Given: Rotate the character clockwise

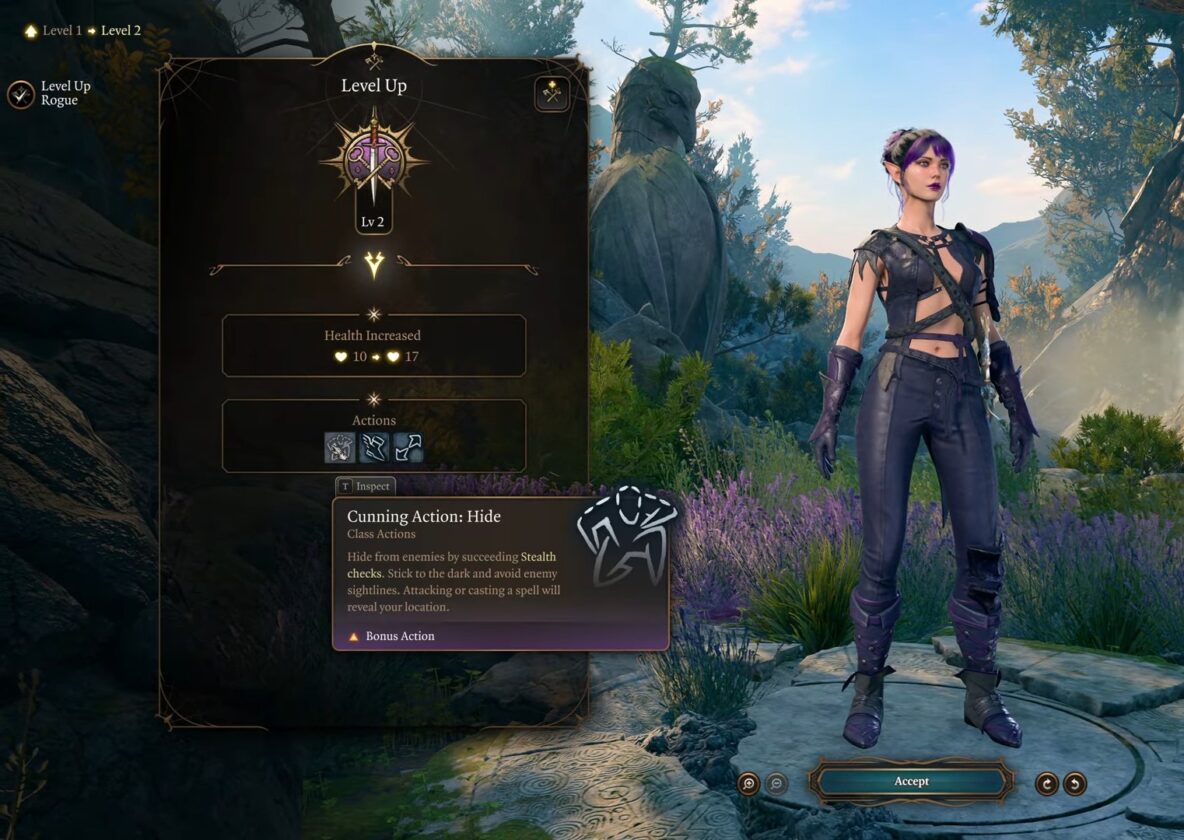Looking at the screenshot, I should [1046, 783].
